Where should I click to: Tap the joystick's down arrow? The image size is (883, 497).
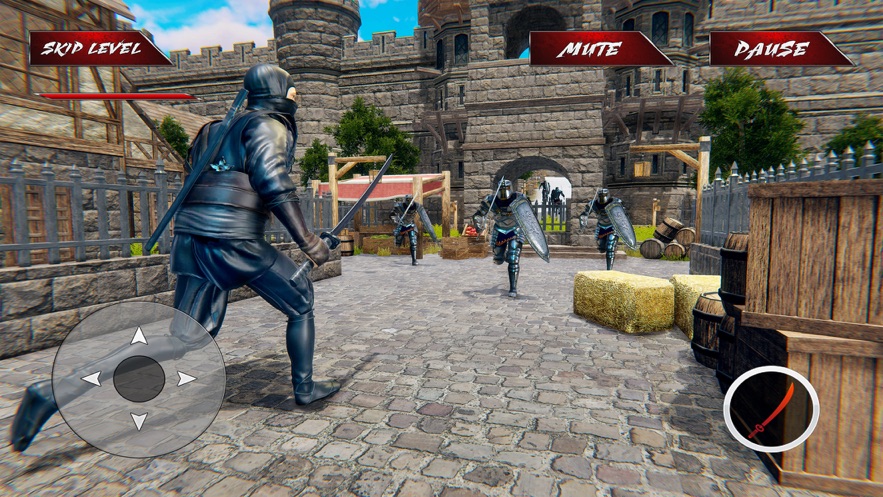[x=139, y=421]
